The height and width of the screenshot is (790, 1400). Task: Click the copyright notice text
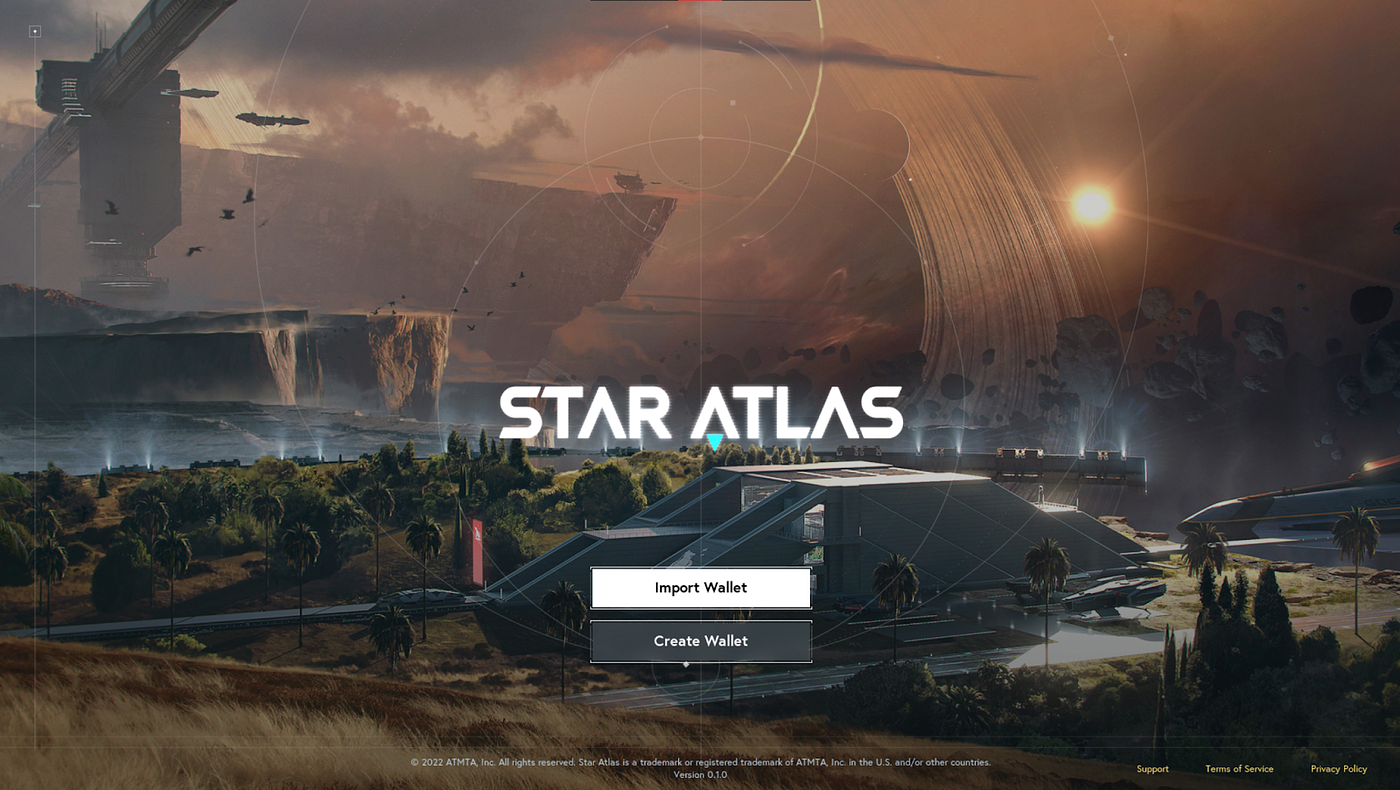[700, 761]
